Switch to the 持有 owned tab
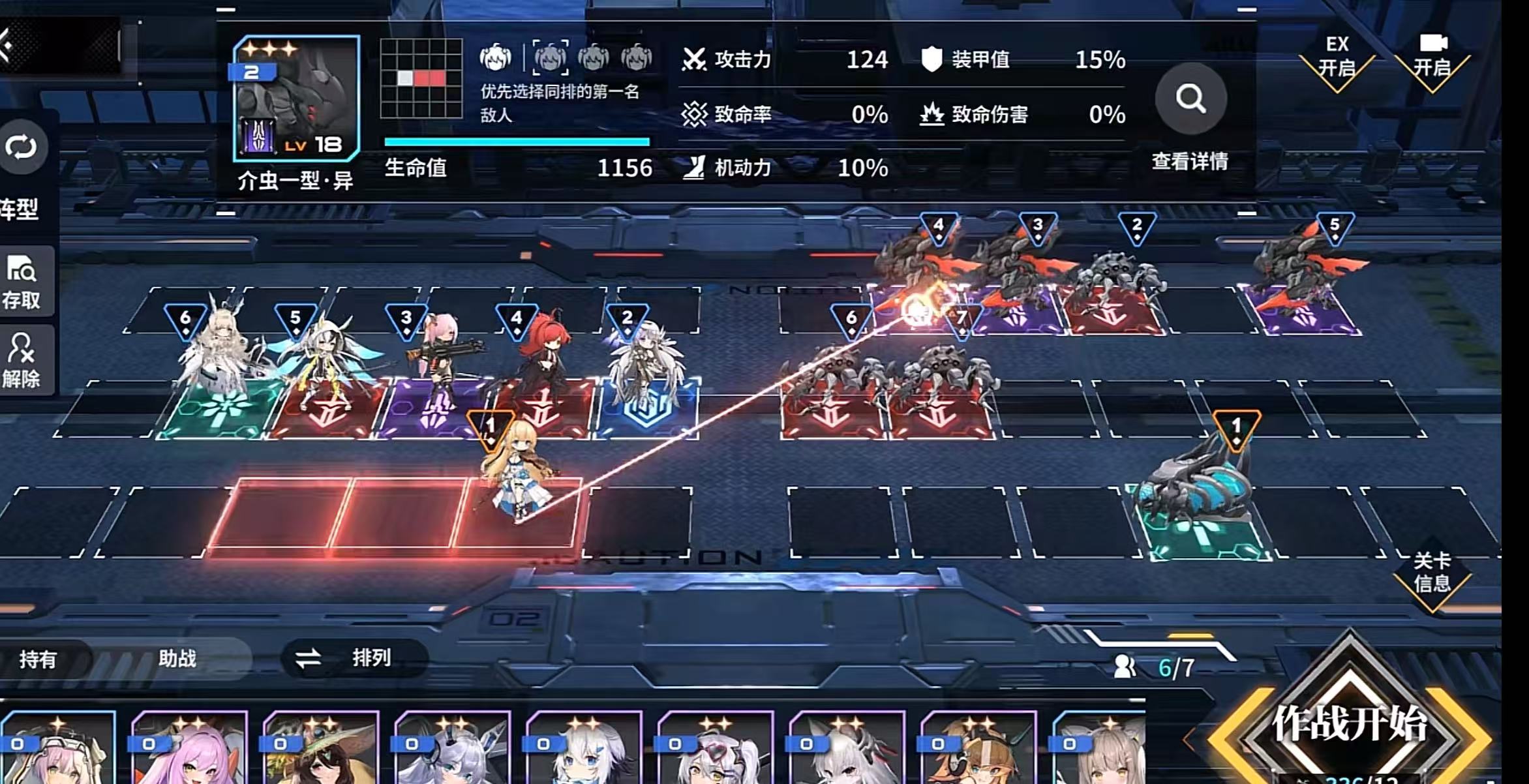 point(38,659)
